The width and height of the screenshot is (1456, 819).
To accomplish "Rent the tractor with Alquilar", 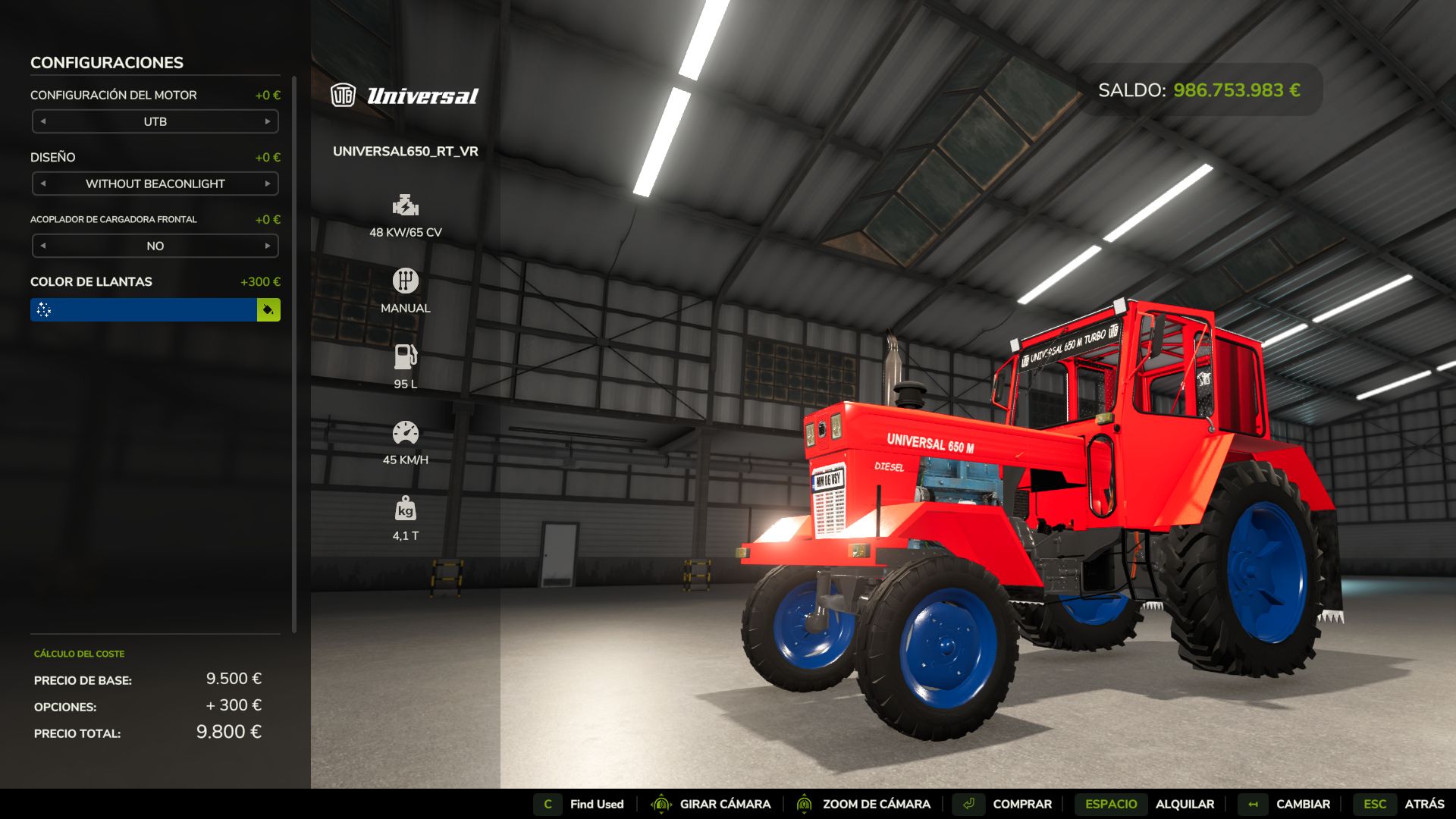I will 1185,804.
